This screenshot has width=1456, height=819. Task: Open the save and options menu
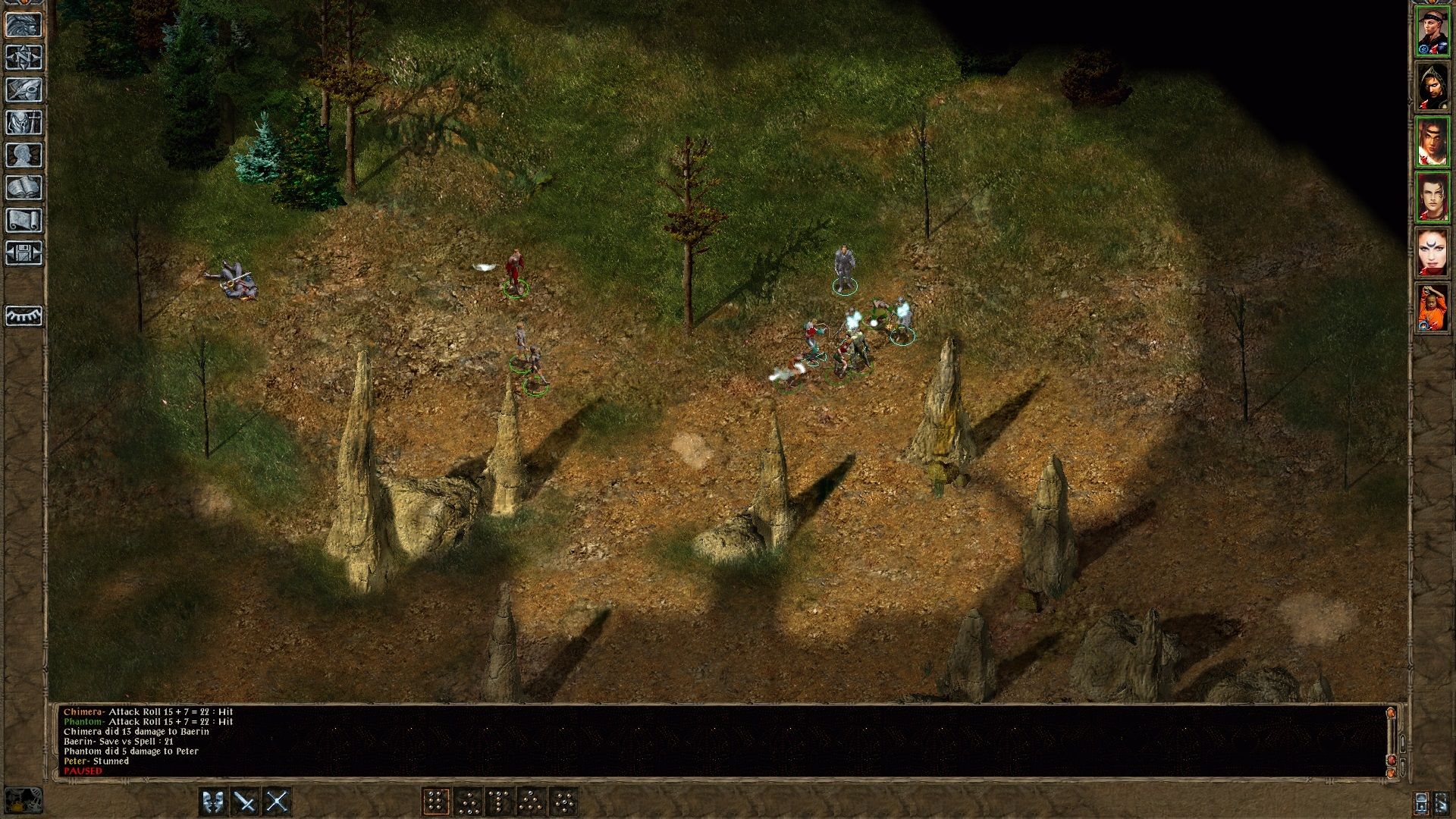(24, 253)
